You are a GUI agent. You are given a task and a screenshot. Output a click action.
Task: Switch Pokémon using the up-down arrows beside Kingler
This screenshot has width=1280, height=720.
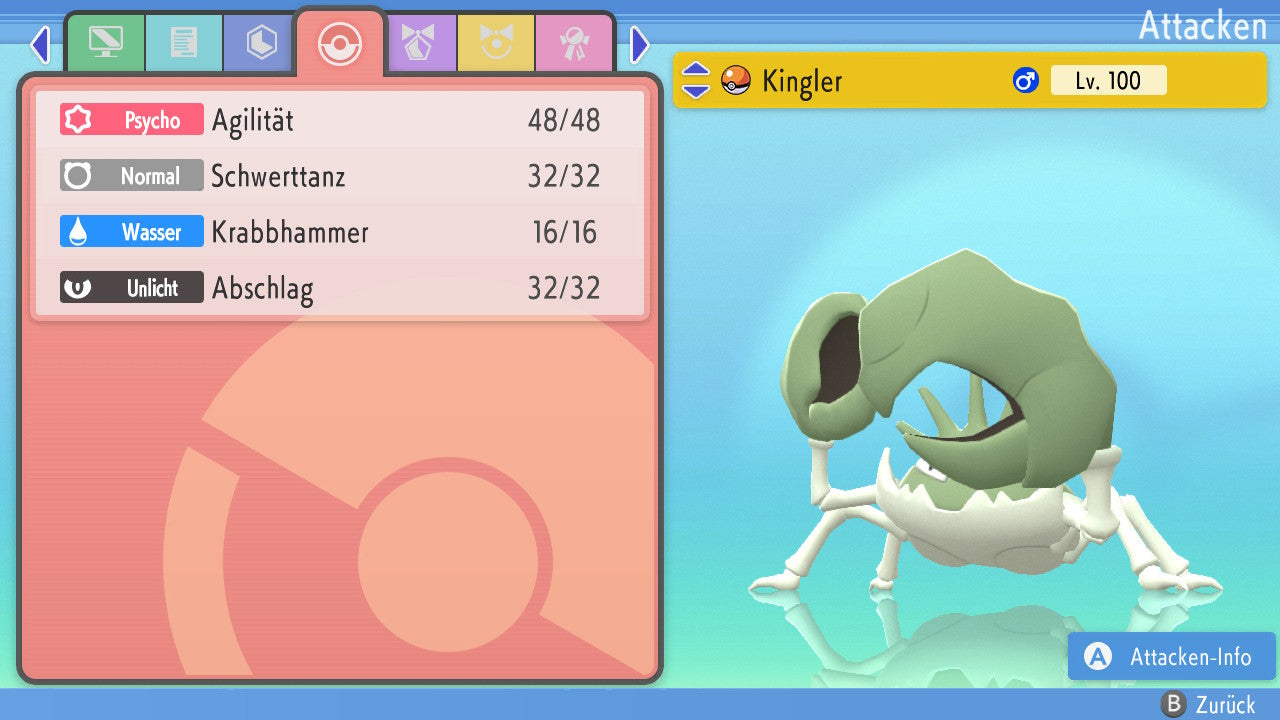696,80
